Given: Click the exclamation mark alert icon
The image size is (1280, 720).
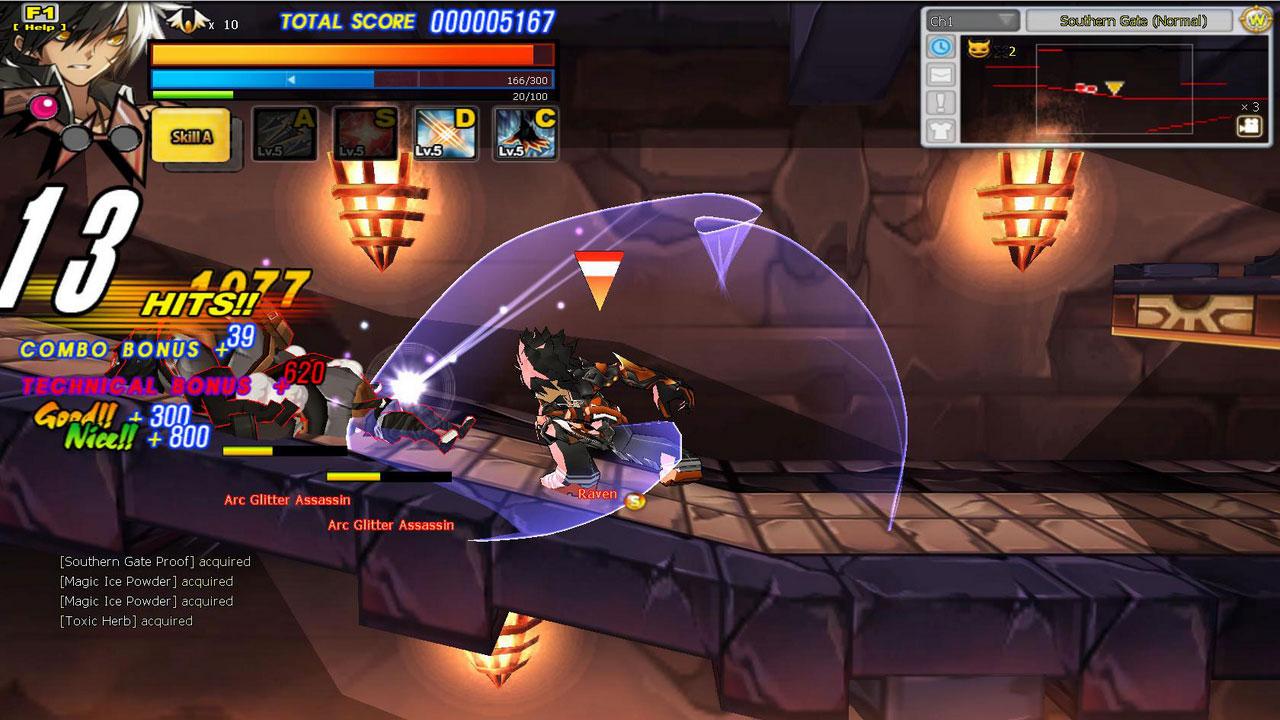Looking at the screenshot, I should [x=942, y=103].
